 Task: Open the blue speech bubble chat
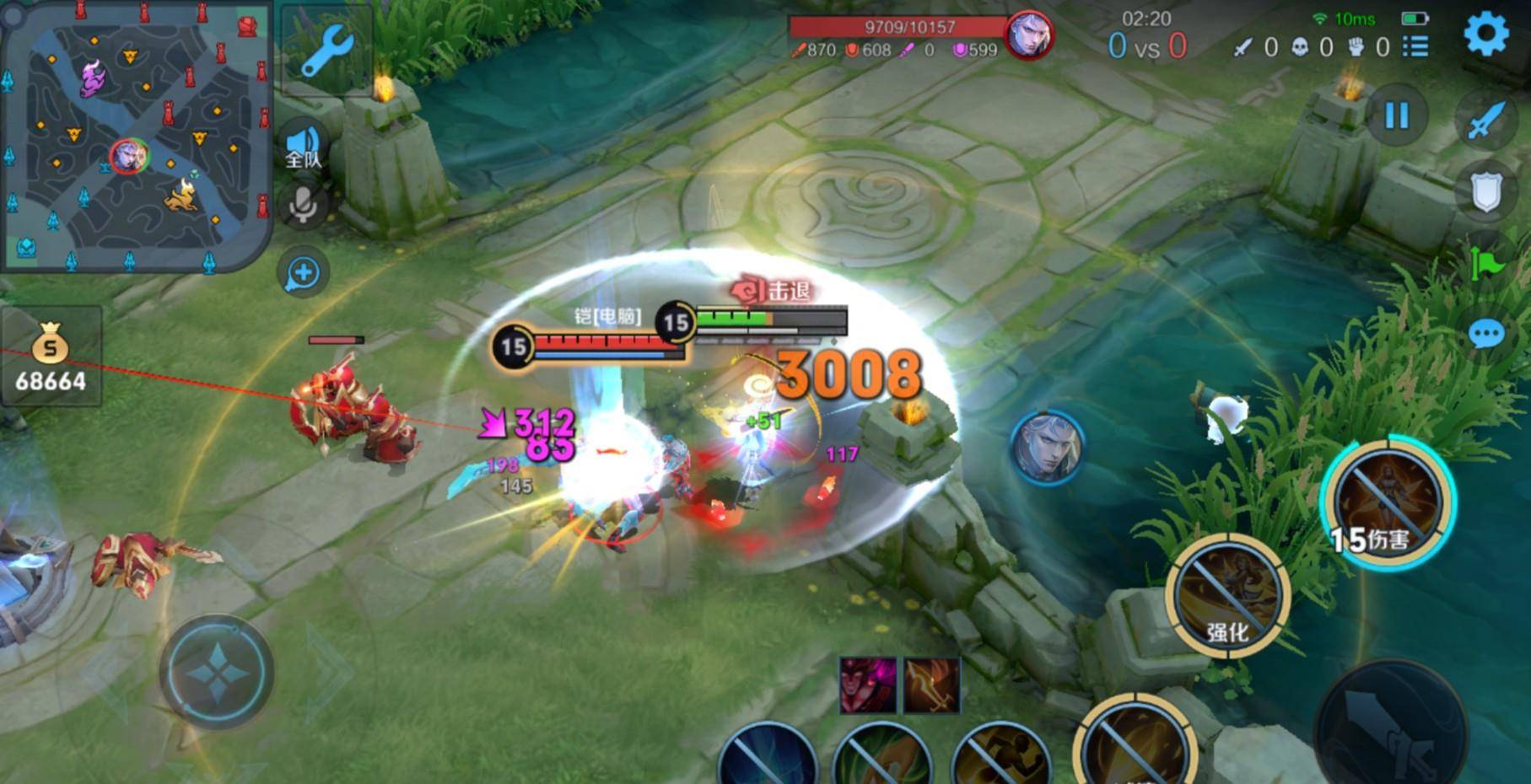click(x=1486, y=335)
